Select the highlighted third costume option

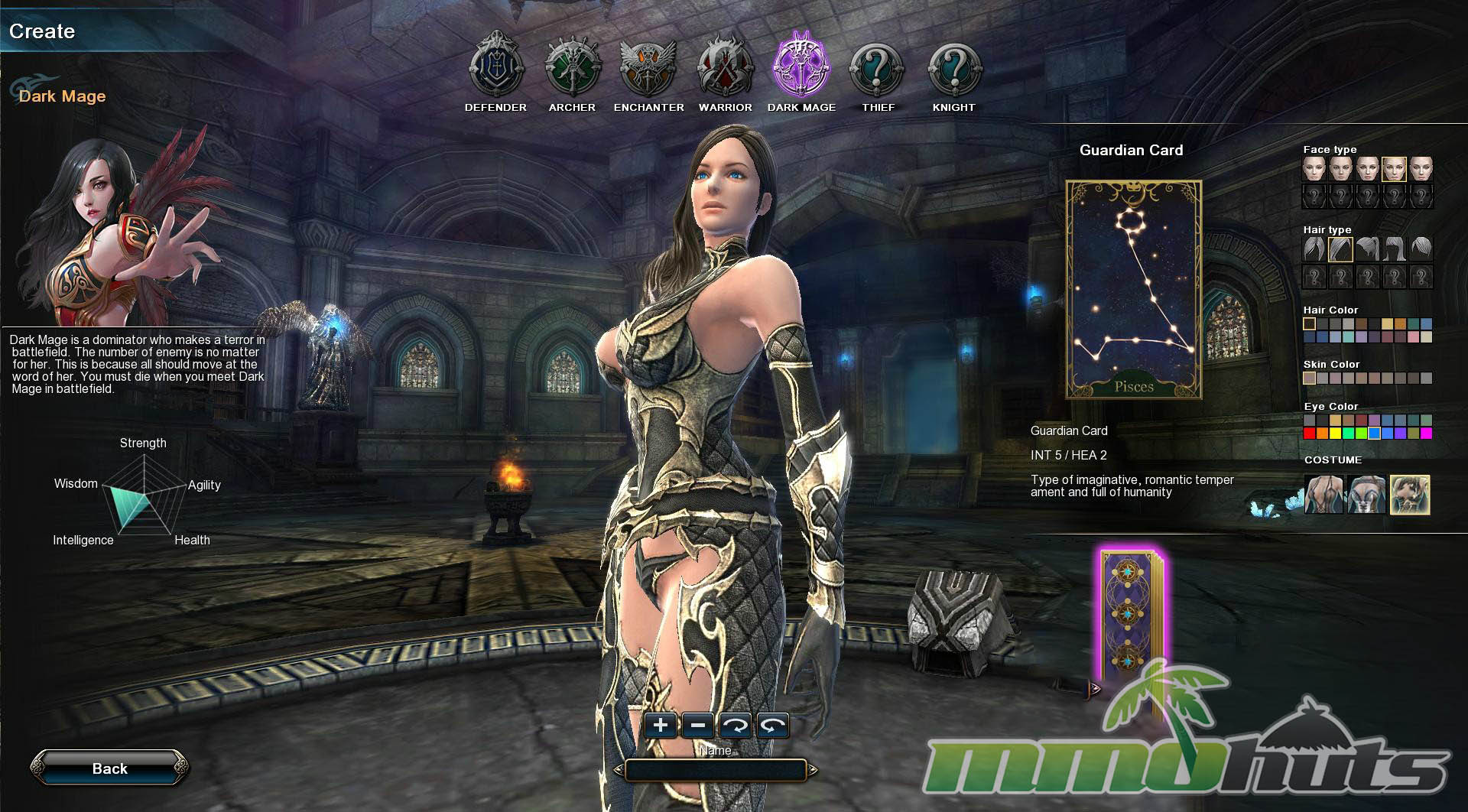[x=1410, y=495]
